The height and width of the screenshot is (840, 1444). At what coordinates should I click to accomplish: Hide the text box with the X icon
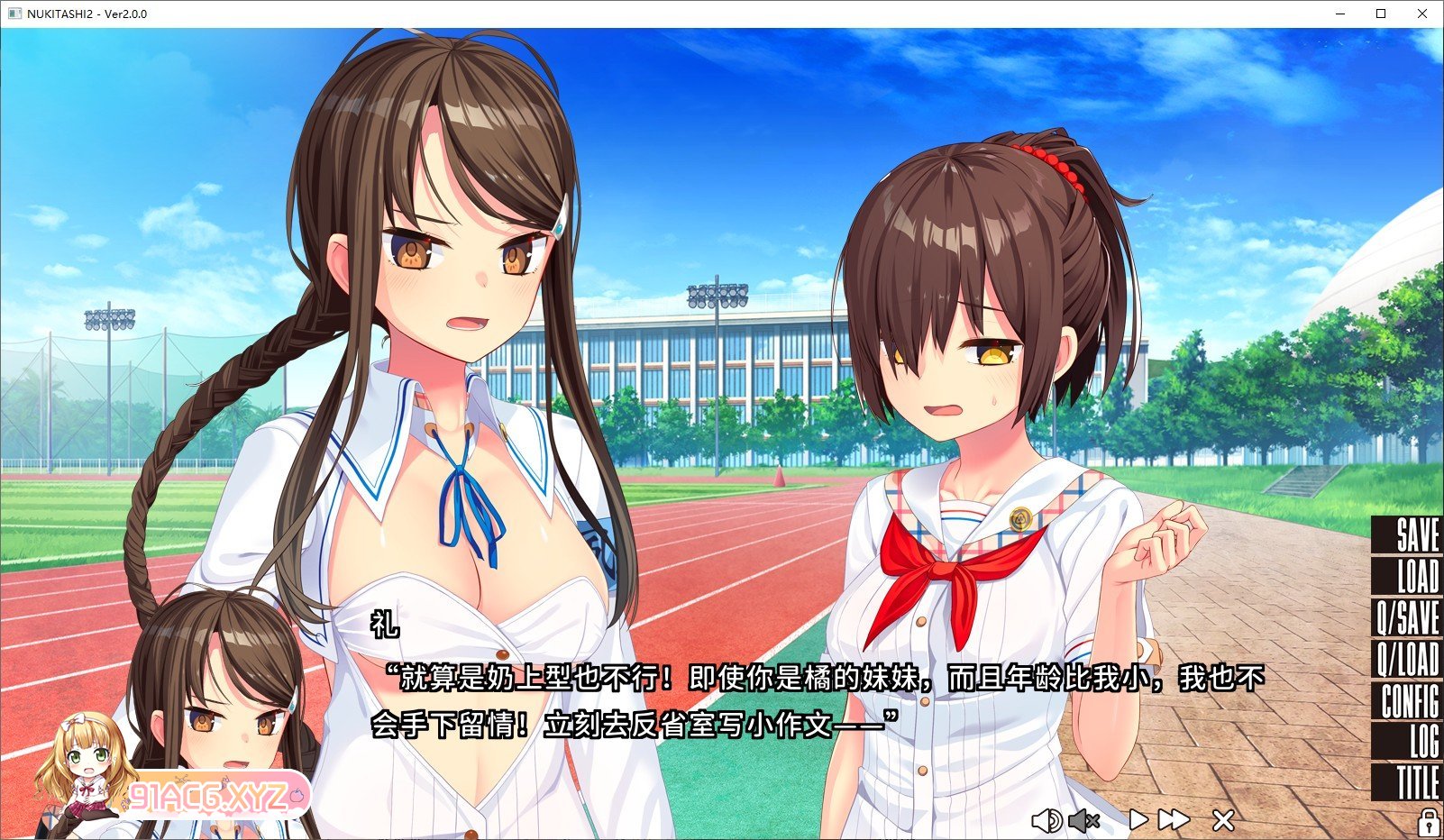click(1223, 820)
